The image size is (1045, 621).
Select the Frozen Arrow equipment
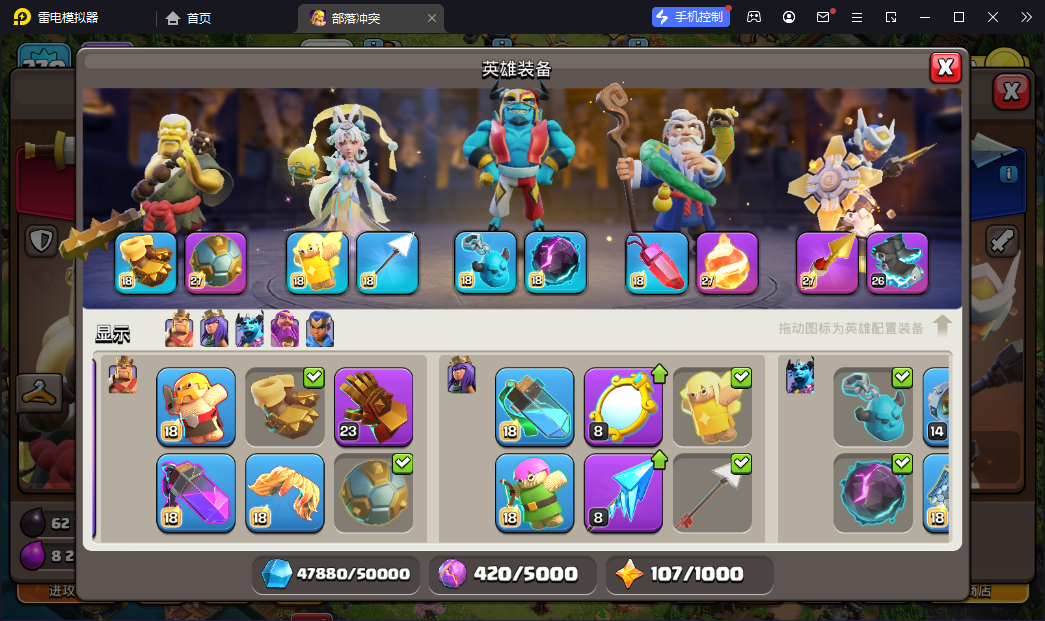coord(623,492)
